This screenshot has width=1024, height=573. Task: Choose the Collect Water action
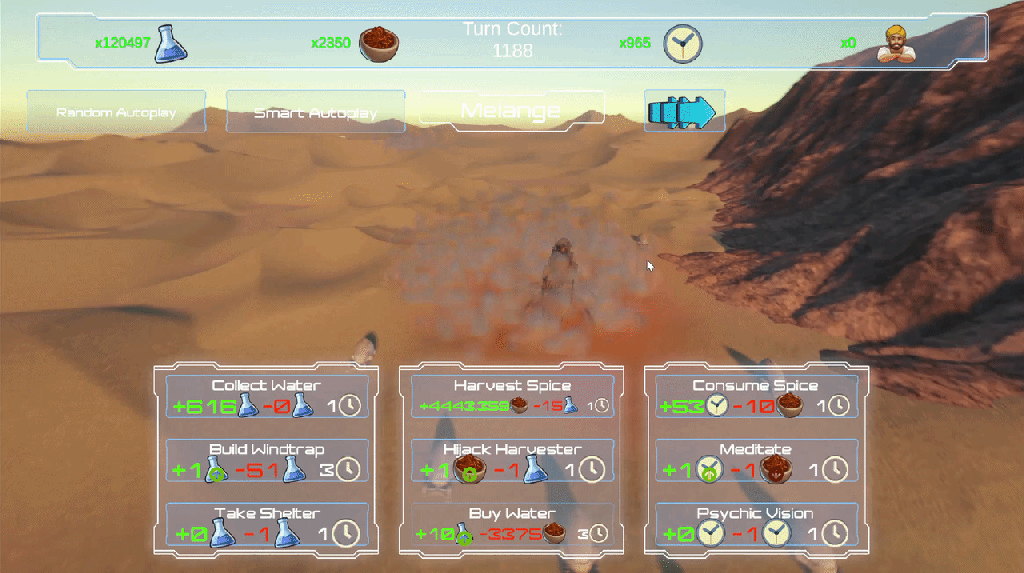coord(266,397)
